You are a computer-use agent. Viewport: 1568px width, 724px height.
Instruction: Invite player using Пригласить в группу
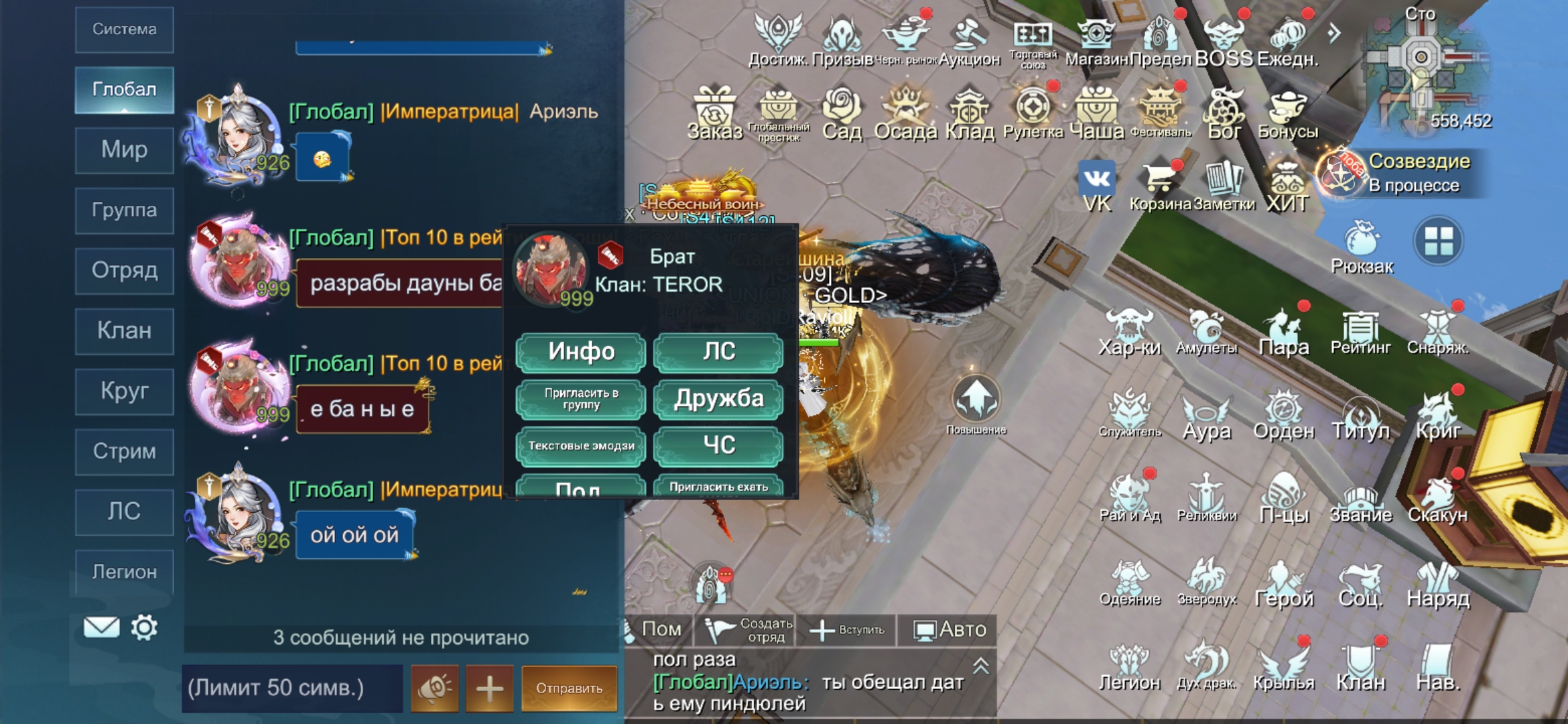pyautogui.click(x=580, y=399)
